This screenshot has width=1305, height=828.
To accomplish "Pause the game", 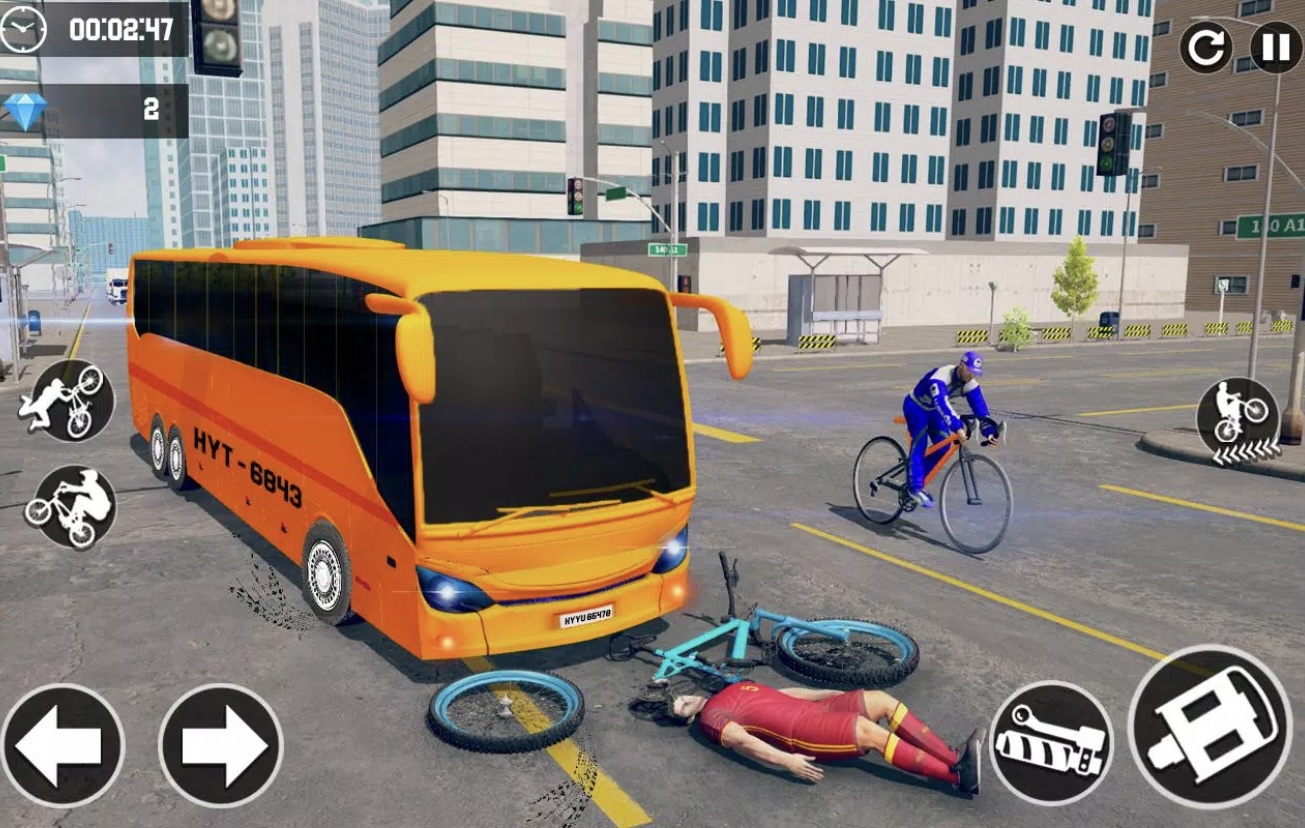I will (x=1276, y=47).
